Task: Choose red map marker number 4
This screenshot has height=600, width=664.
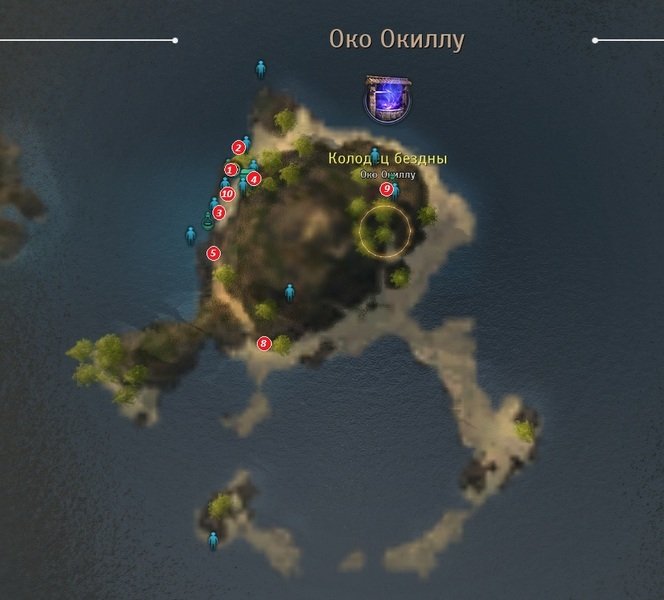Action: tap(254, 179)
